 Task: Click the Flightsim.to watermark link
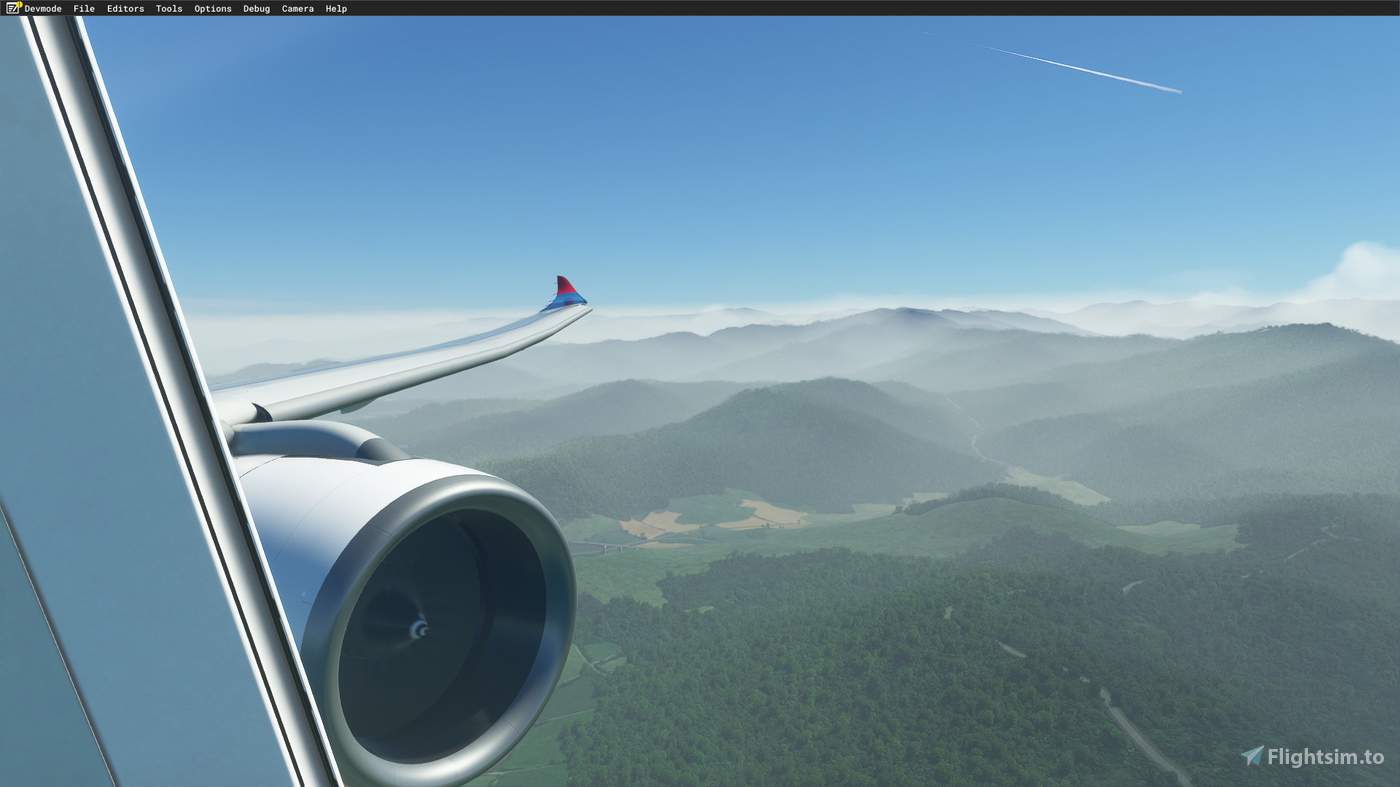pyautogui.click(x=1315, y=757)
